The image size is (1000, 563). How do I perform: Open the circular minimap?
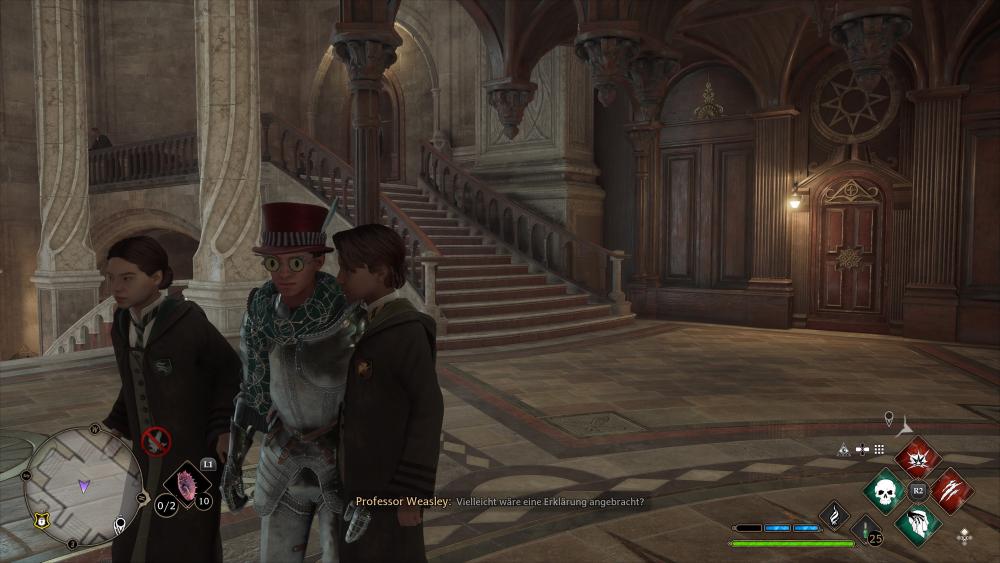coord(82,486)
